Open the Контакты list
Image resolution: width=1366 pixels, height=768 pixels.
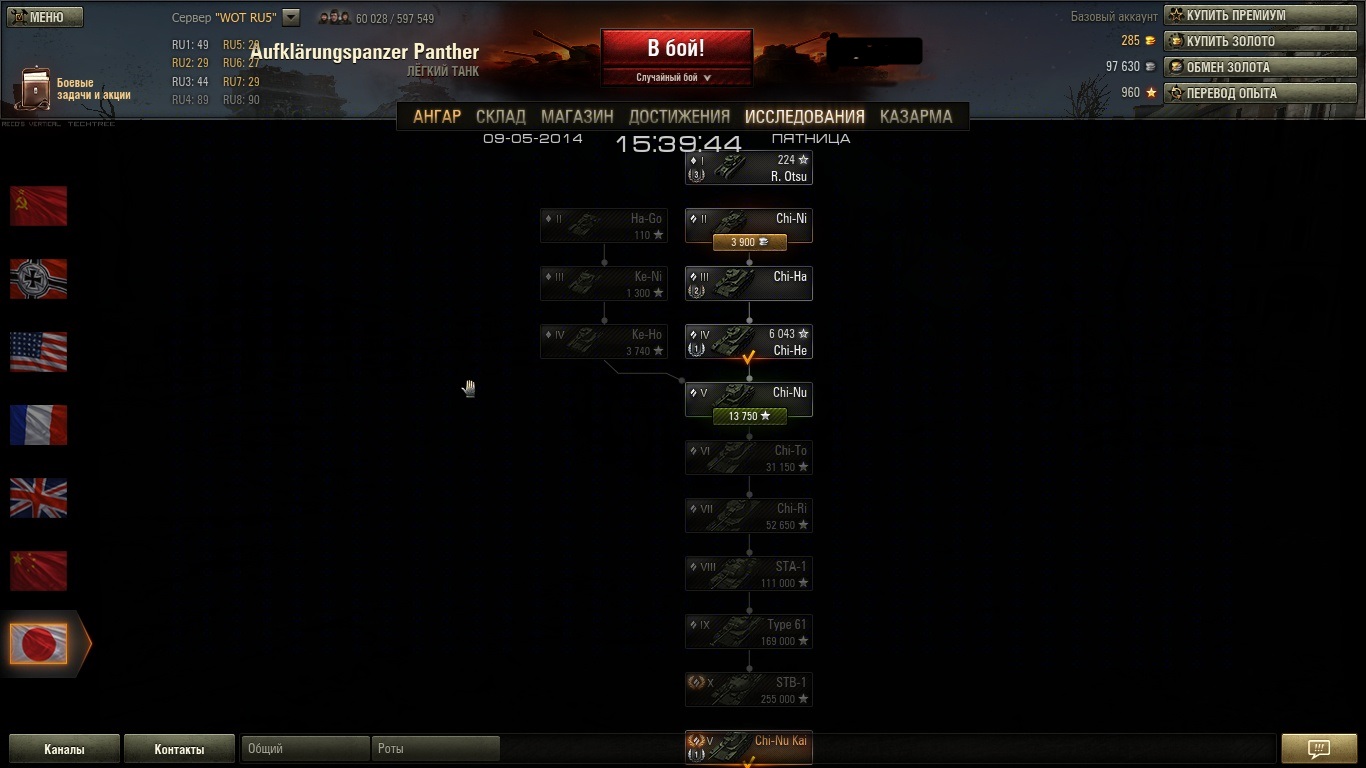click(179, 749)
